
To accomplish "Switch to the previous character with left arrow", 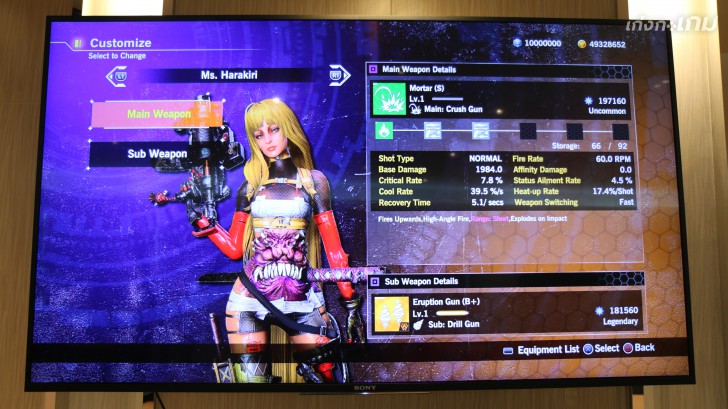I will [121, 74].
